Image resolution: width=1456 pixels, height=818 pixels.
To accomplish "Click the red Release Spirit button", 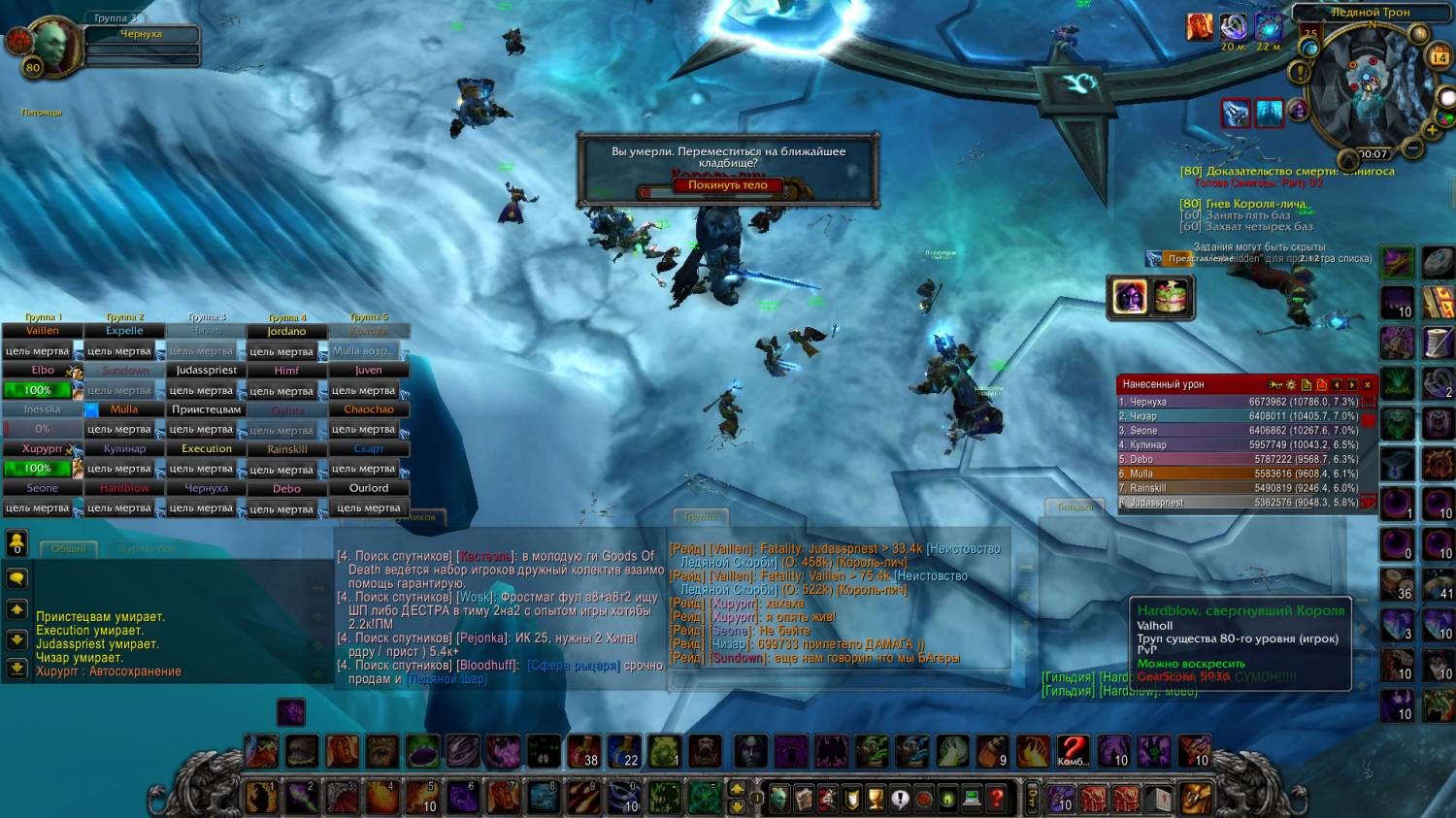I will click(x=727, y=185).
